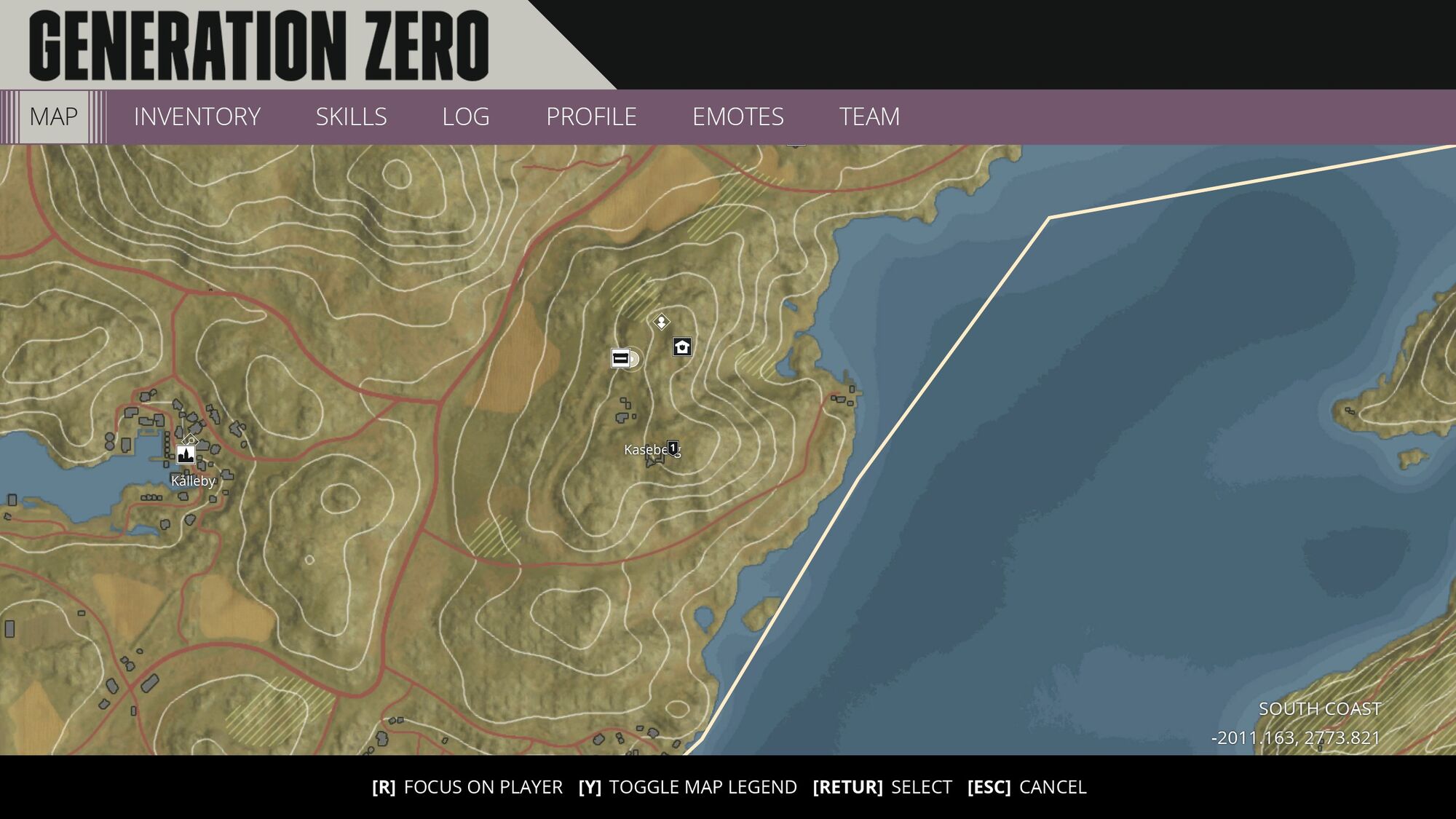Open the bunker entrance icon west of the safehouse
Viewport: 1456px width, 819px height.
coord(620,359)
